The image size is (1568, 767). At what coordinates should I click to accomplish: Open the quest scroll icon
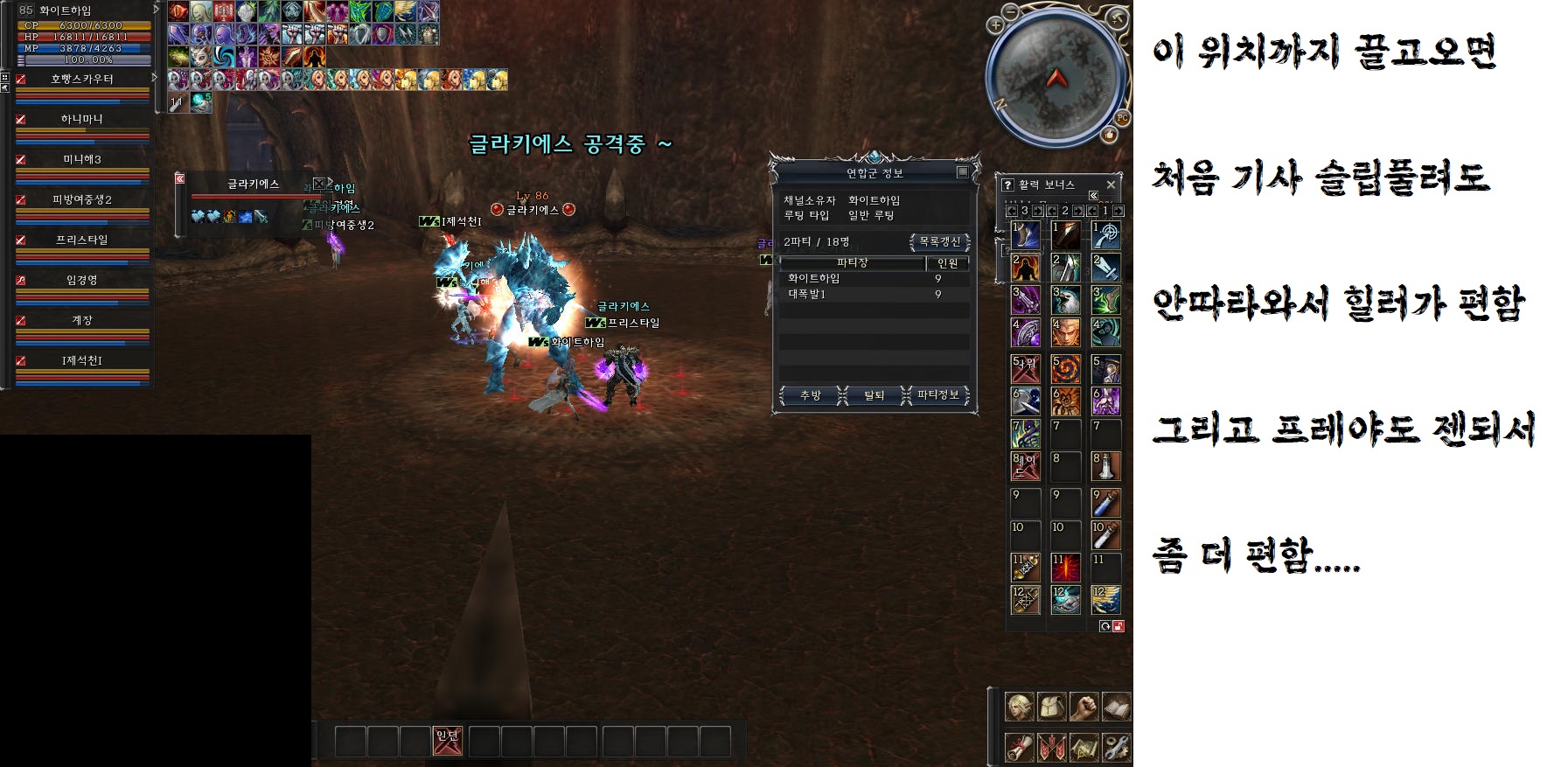[1019, 748]
